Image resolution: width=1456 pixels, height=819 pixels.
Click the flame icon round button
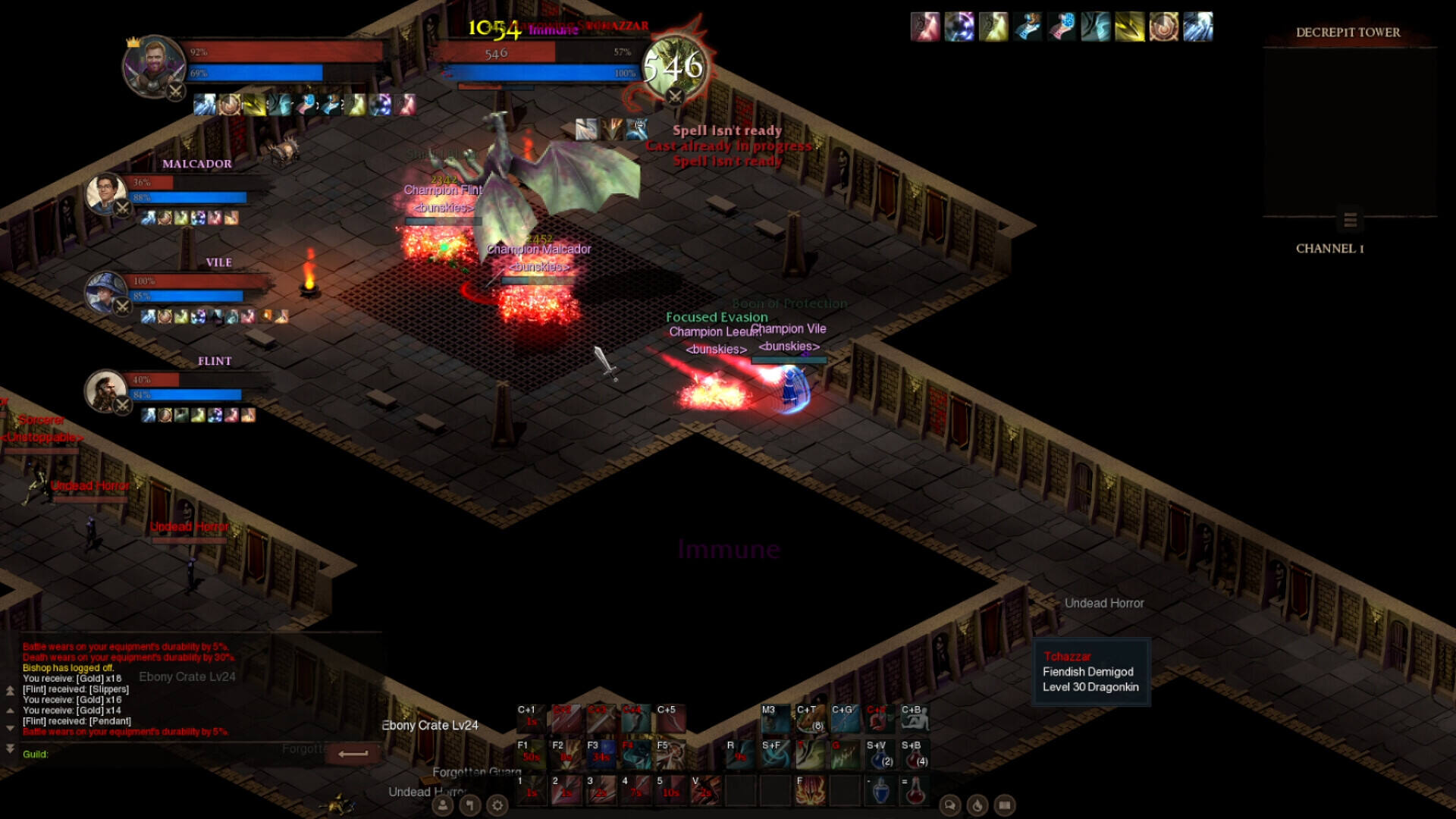click(x=977, y=805)
